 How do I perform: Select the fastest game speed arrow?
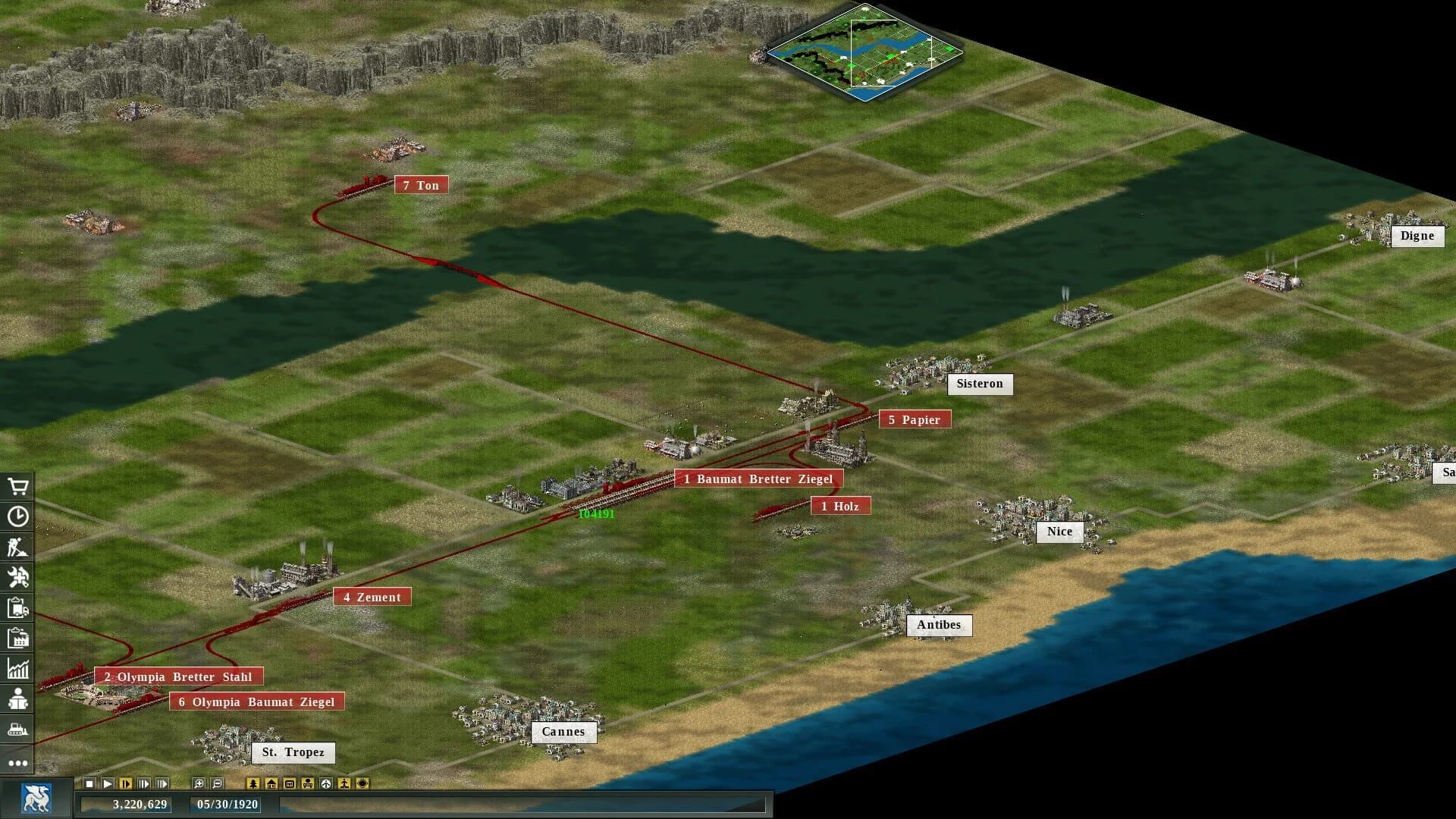pyautogui.click(x=162, y=783)
